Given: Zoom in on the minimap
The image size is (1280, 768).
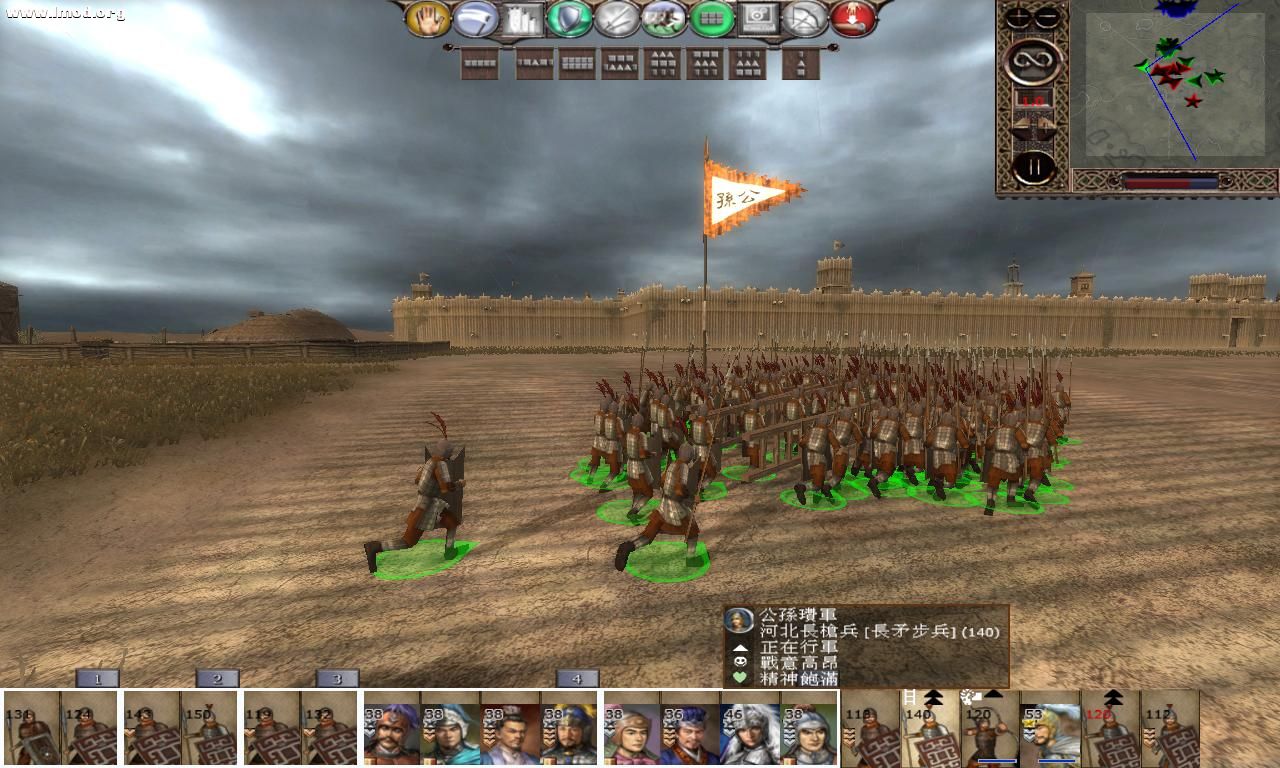Looking at the screenshot, I should 1017,16.
